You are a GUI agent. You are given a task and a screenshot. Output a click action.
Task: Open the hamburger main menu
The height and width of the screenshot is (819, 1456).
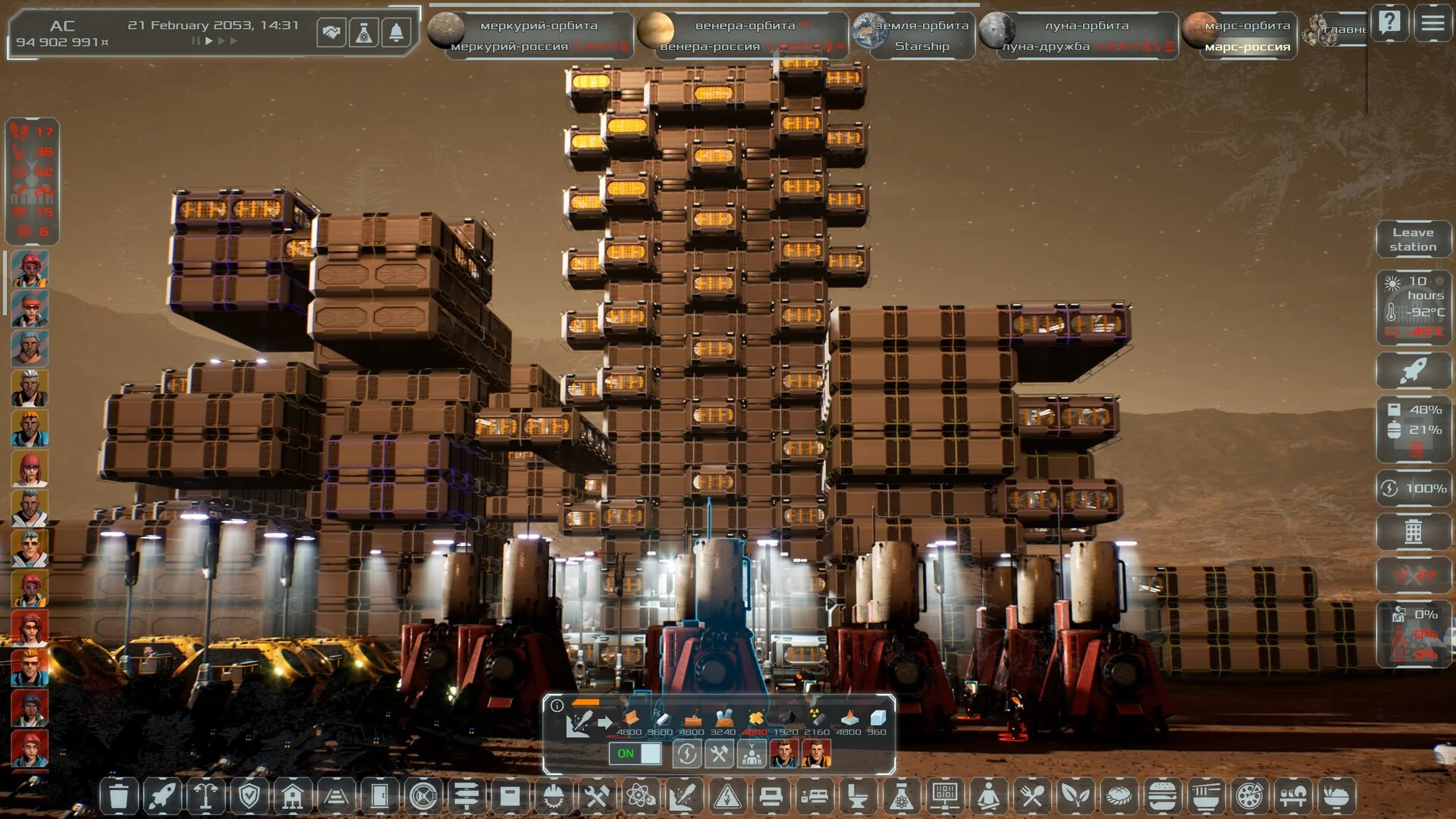pyautogui.click(x=1432, y=23)
